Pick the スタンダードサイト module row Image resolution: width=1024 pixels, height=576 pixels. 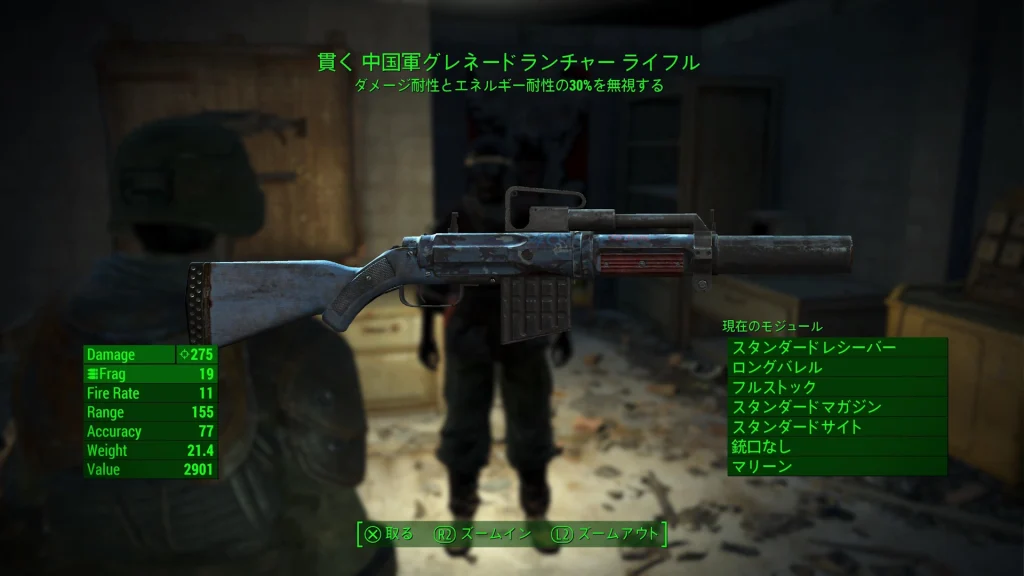[x=836, y=427]
